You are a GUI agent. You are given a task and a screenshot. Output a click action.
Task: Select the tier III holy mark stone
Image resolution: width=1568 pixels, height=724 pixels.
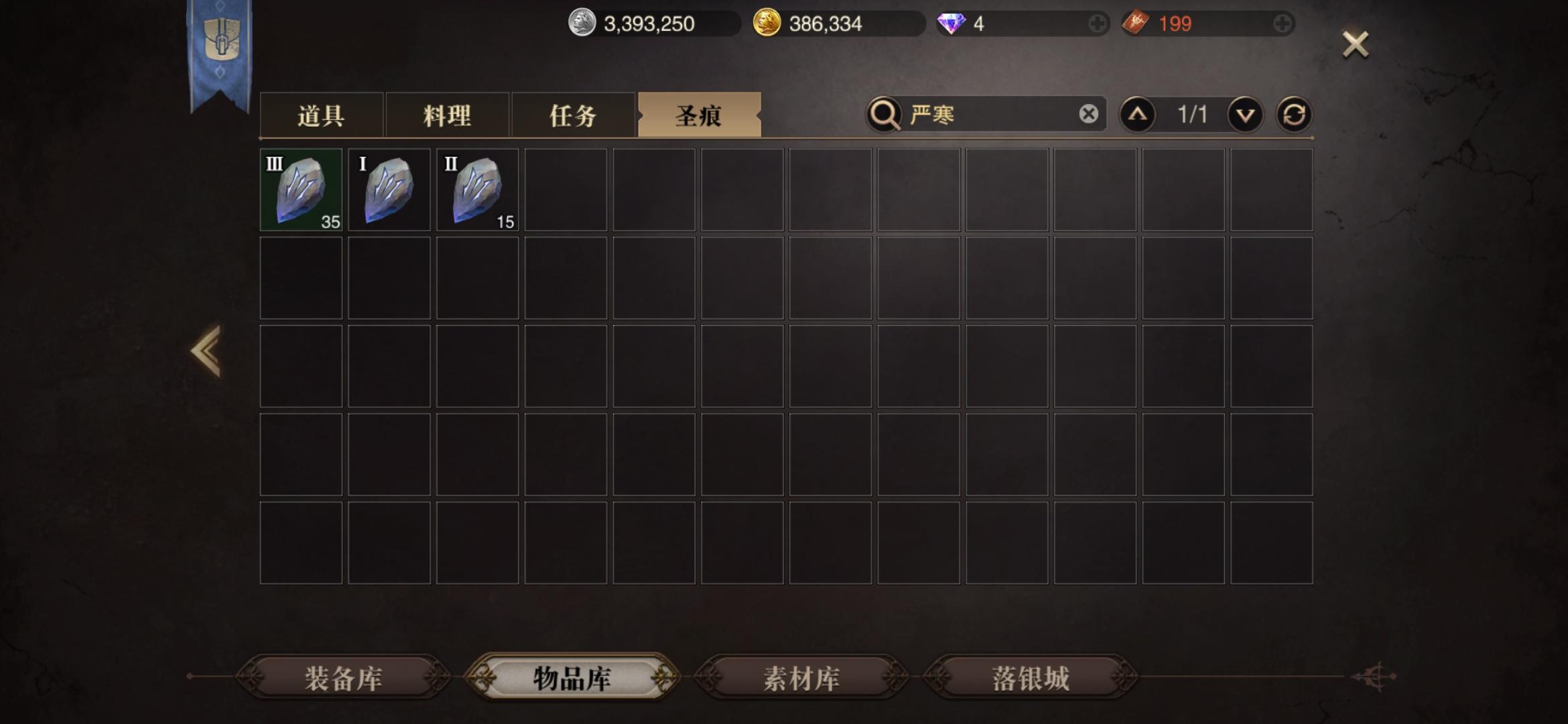click(x=300, y=190)
